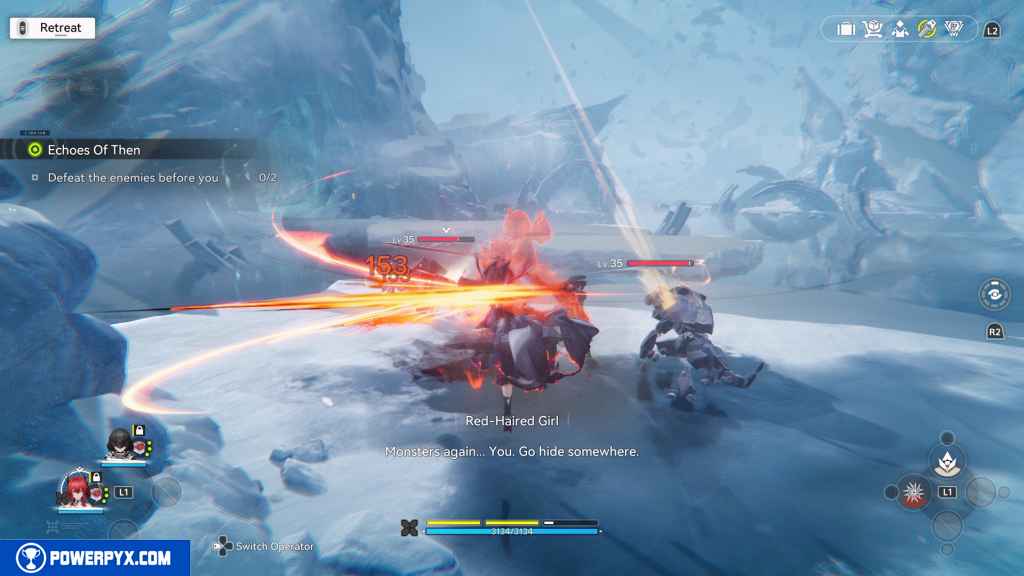This screenshot has width=1024, height=576.
Task: Open the operator character menu icon
Action: tap(900, 29)
